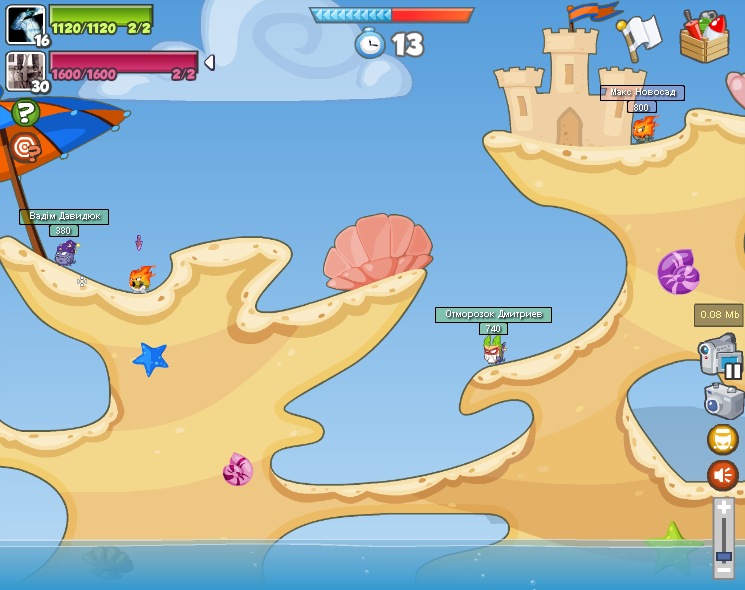Take a screenshot with the photo camera

point(723,401)
